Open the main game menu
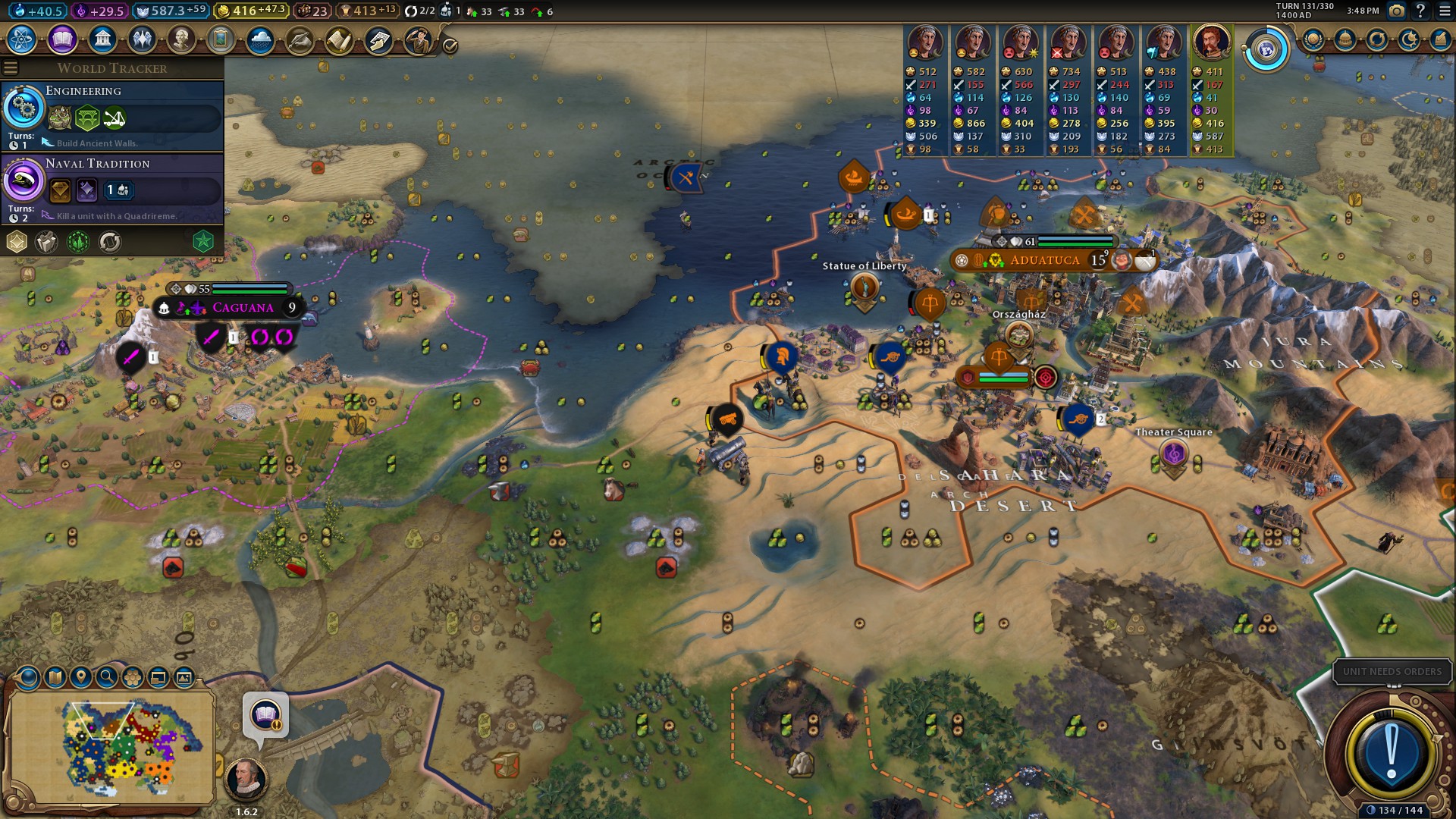1456x819 pixels. tap(1443, 11)
